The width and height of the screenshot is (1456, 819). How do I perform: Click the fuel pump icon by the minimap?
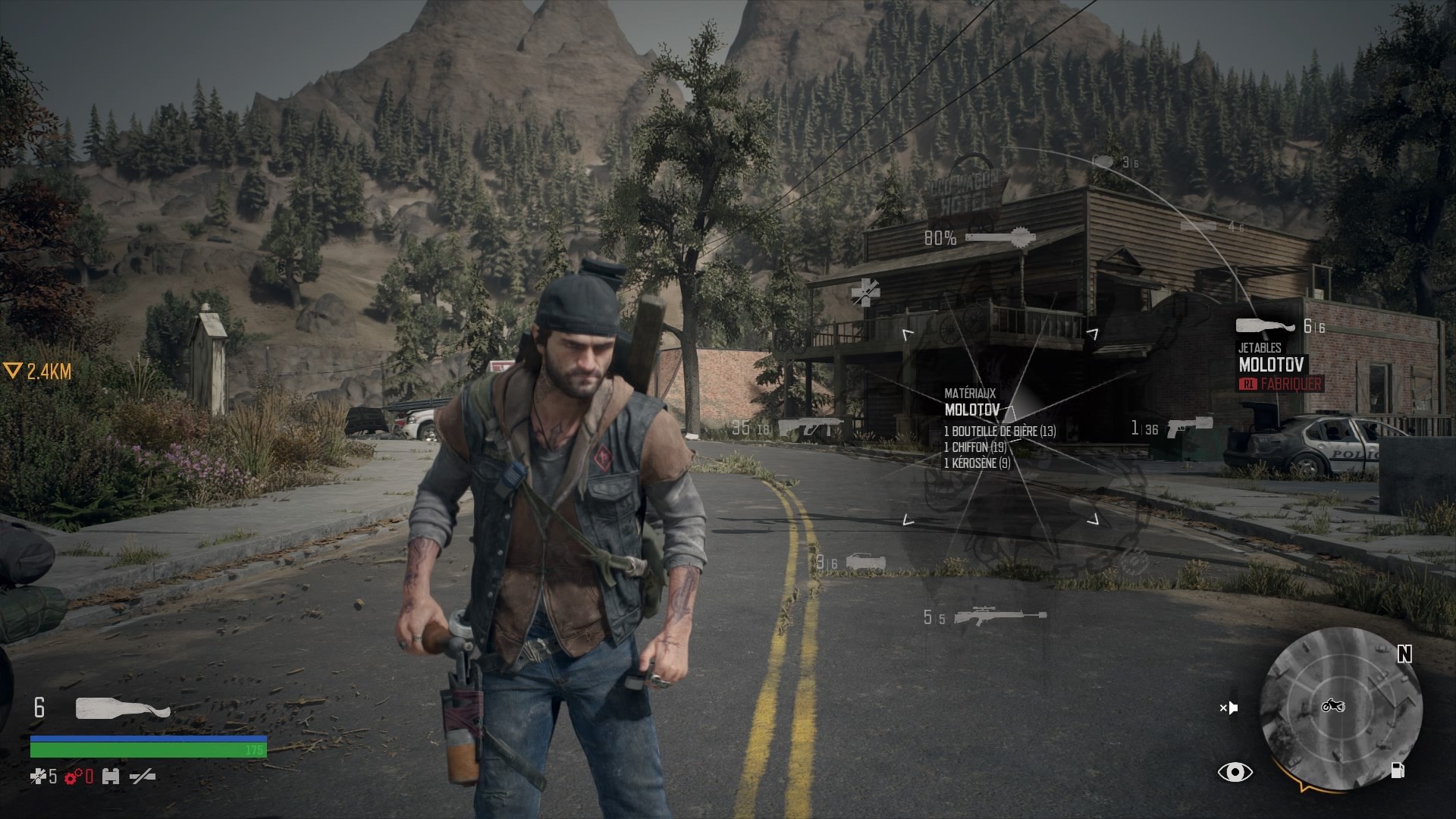tap(1398, 771)
